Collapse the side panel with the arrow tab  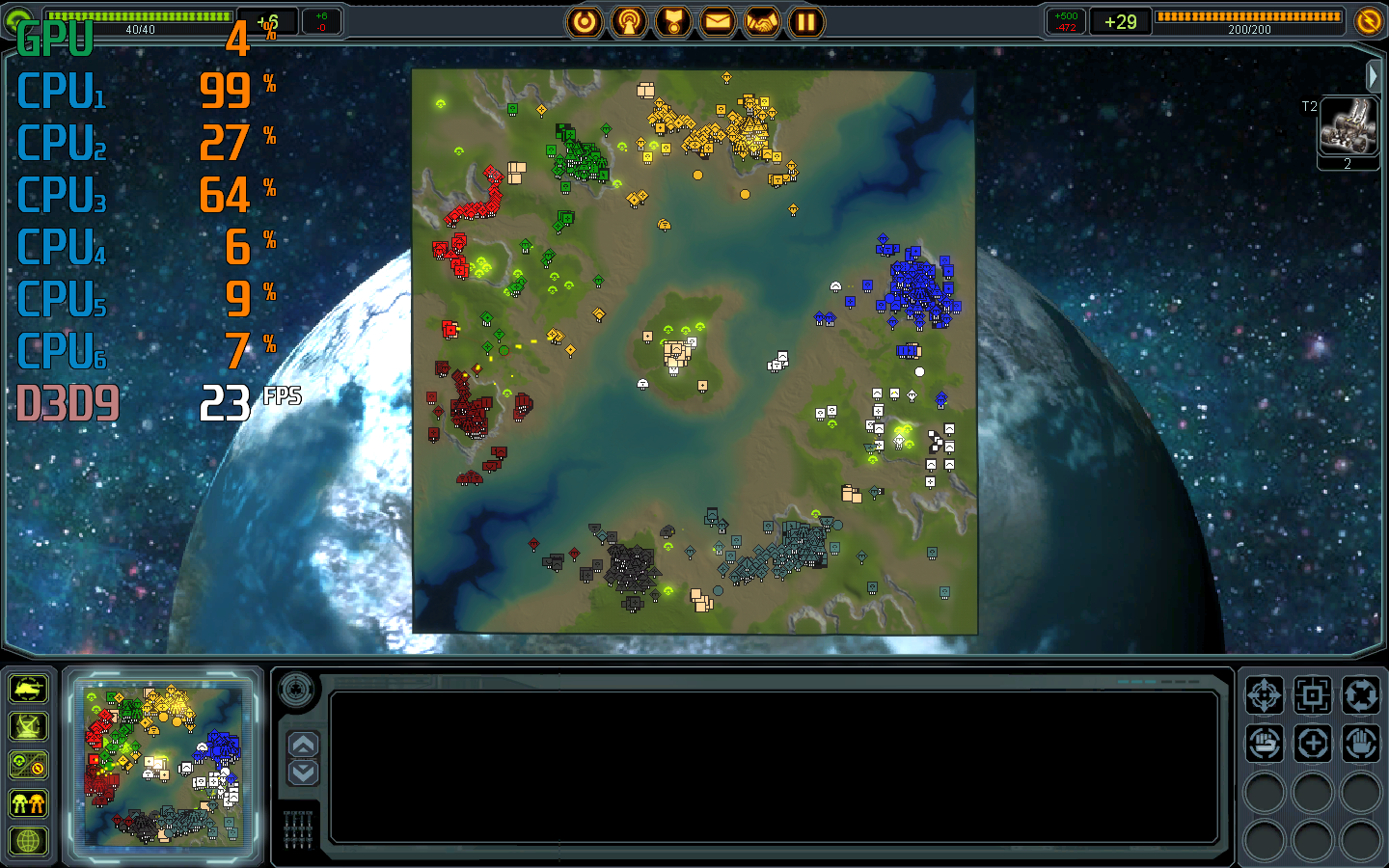click(x=1374, y=75)
